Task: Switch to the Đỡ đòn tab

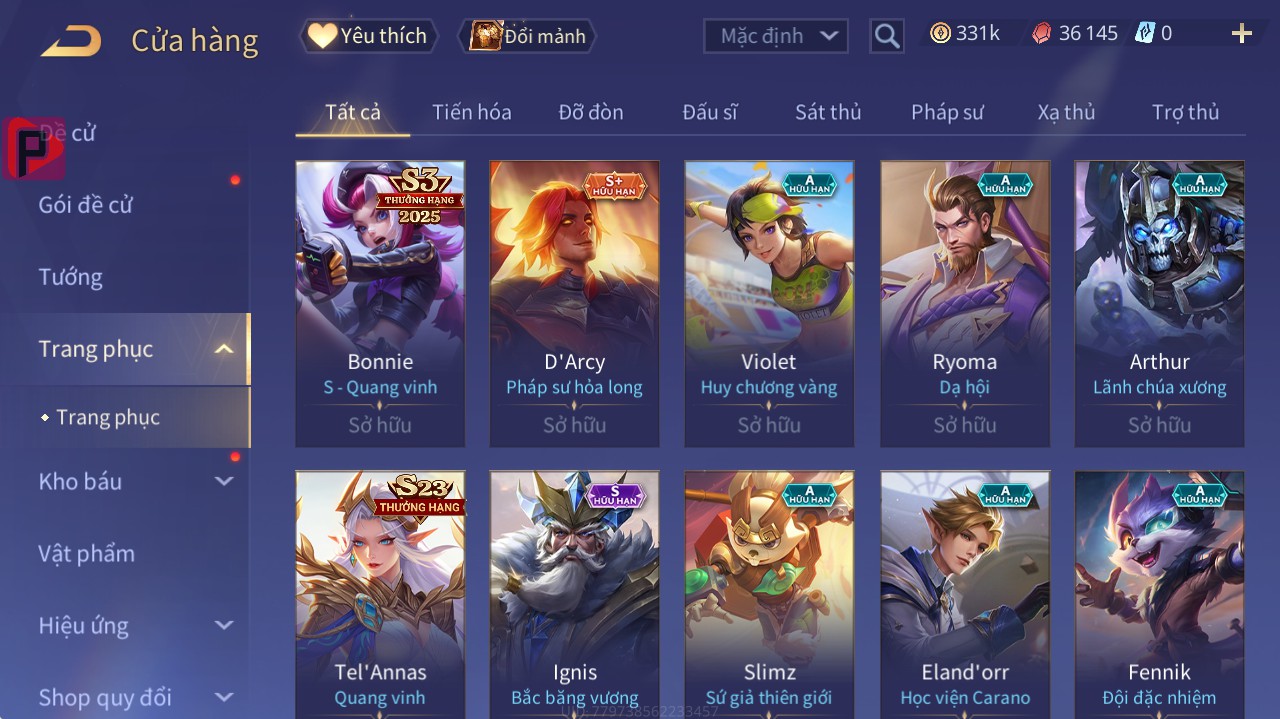Action: click(591, 112)
